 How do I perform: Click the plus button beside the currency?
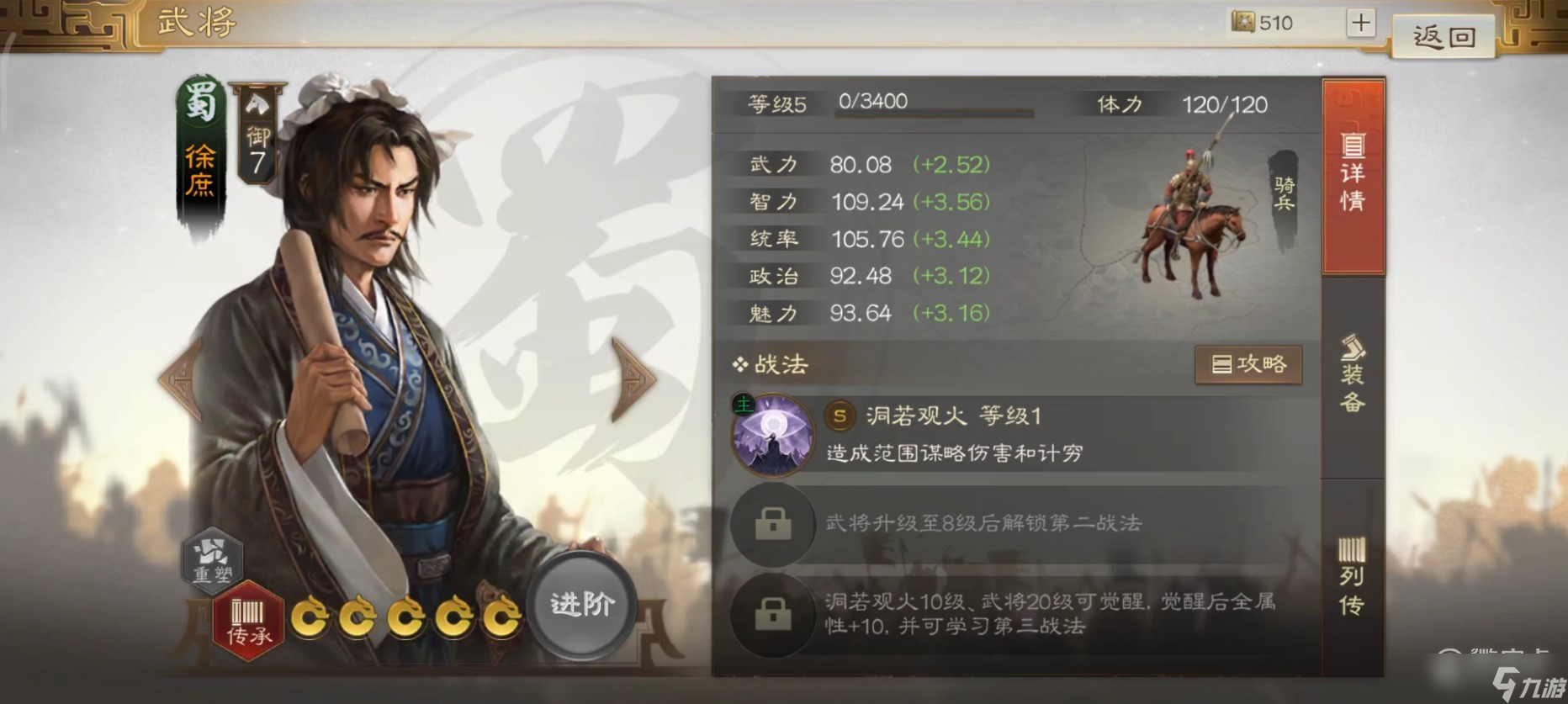1359,23
